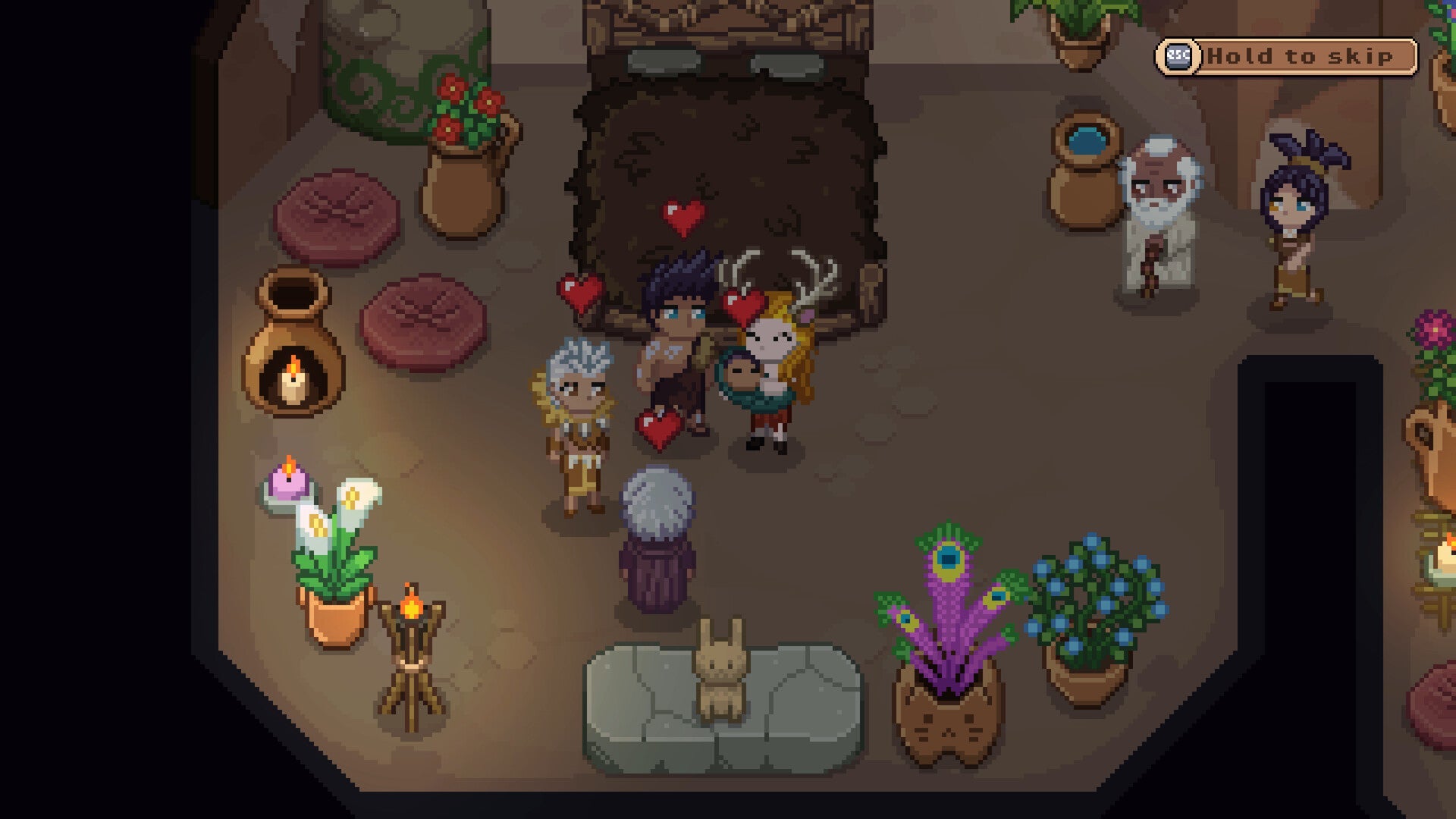
Task: Select the red flowers in the tall vase
Action: [x=464, y=106]
